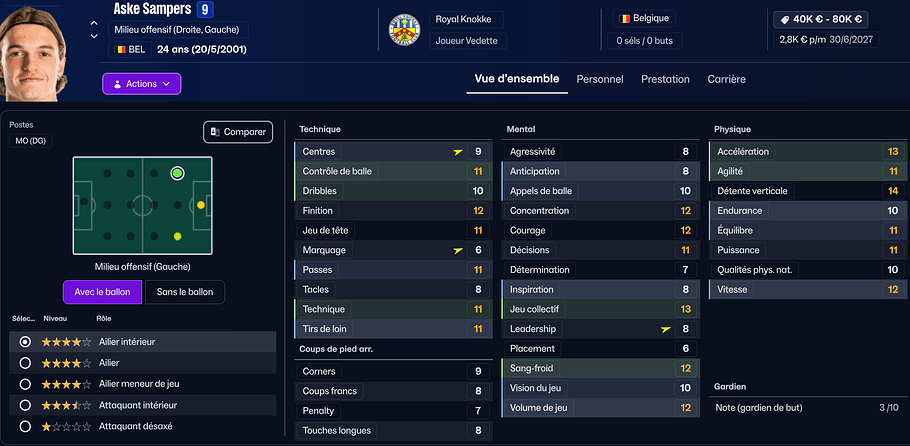Screen dimensions: 910x446
Task: Select the Ailier intérieur role radio
Action: click(x=25, y=342)
